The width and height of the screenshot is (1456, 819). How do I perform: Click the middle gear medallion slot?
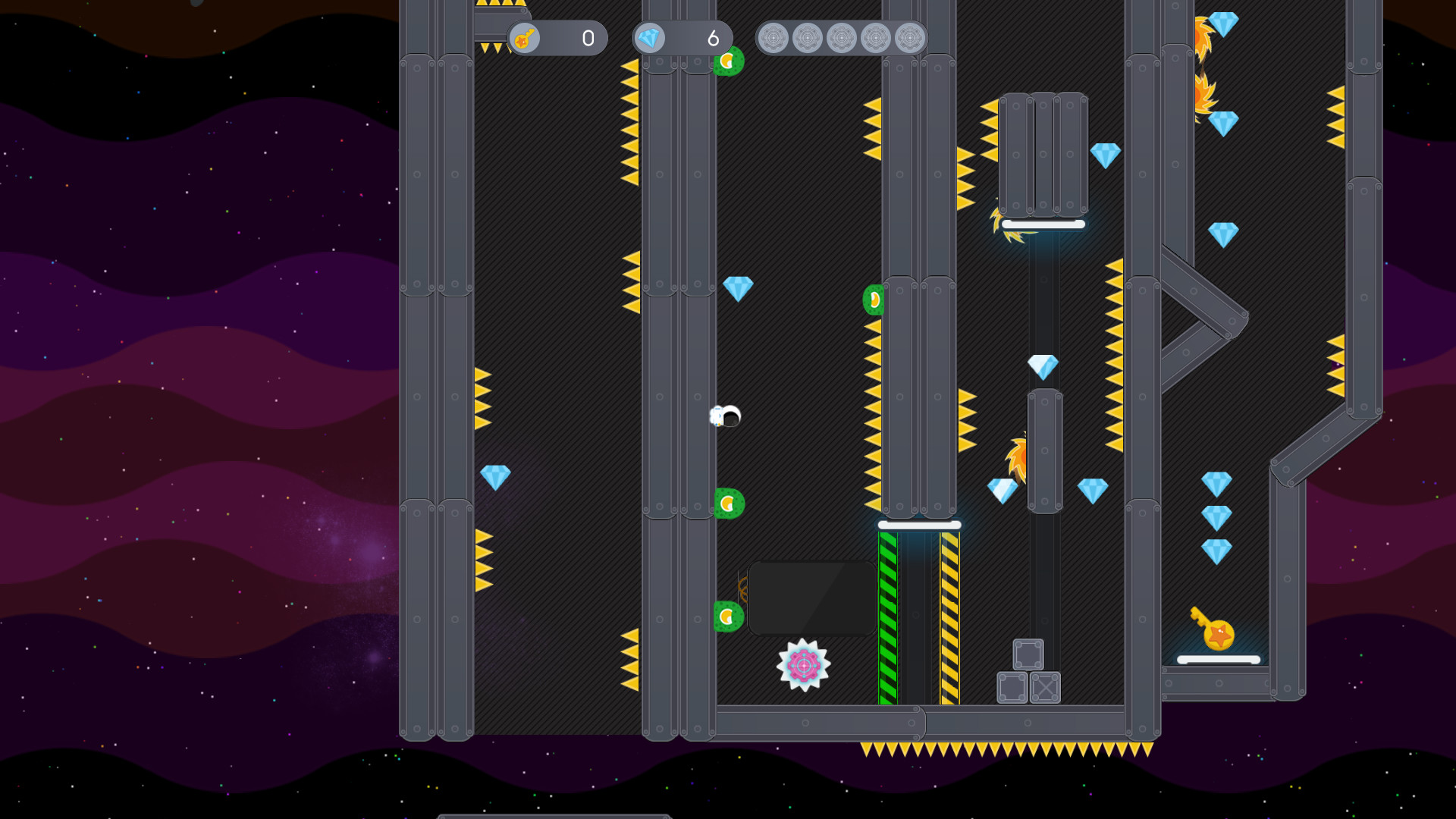(x=842, y=38)
